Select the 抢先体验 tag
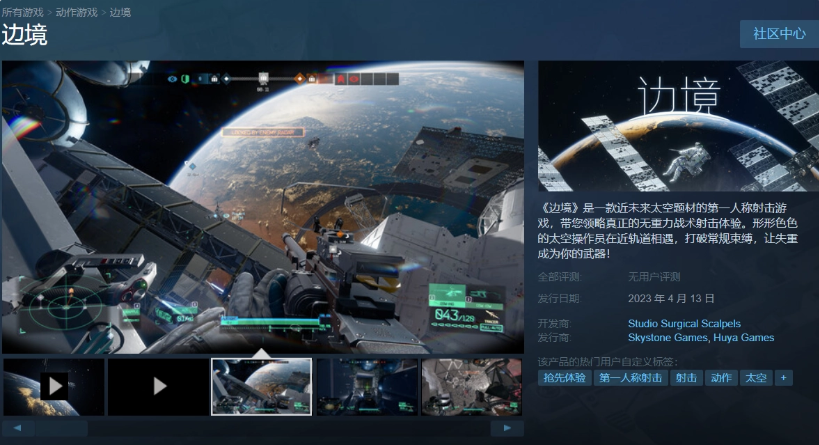 565,378
